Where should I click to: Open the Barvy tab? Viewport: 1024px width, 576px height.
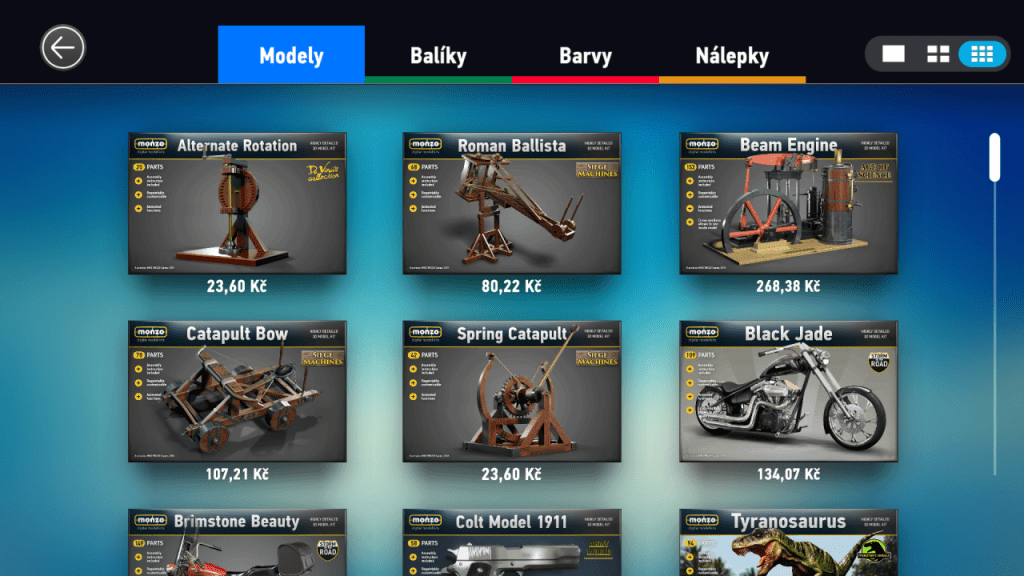(x=585, y=55)
